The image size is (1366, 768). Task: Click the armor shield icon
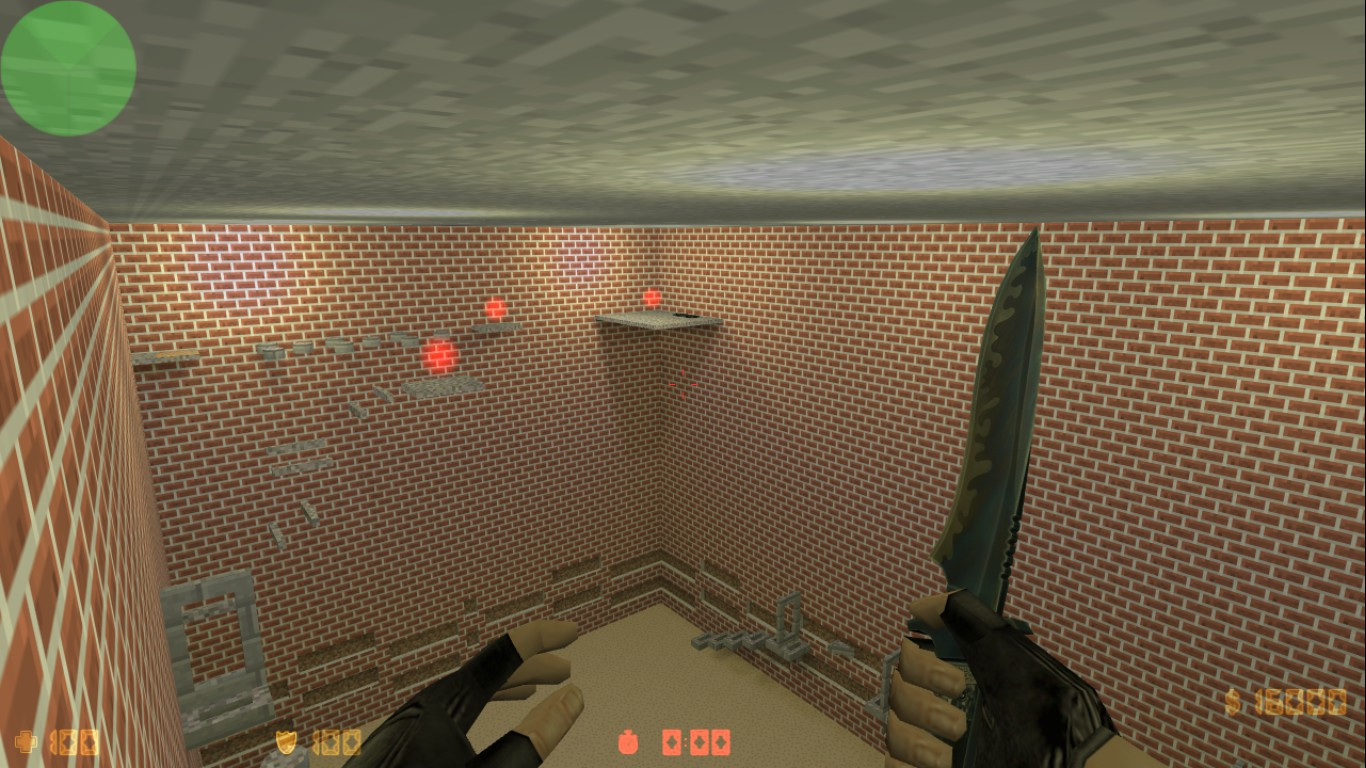(288, 743)
